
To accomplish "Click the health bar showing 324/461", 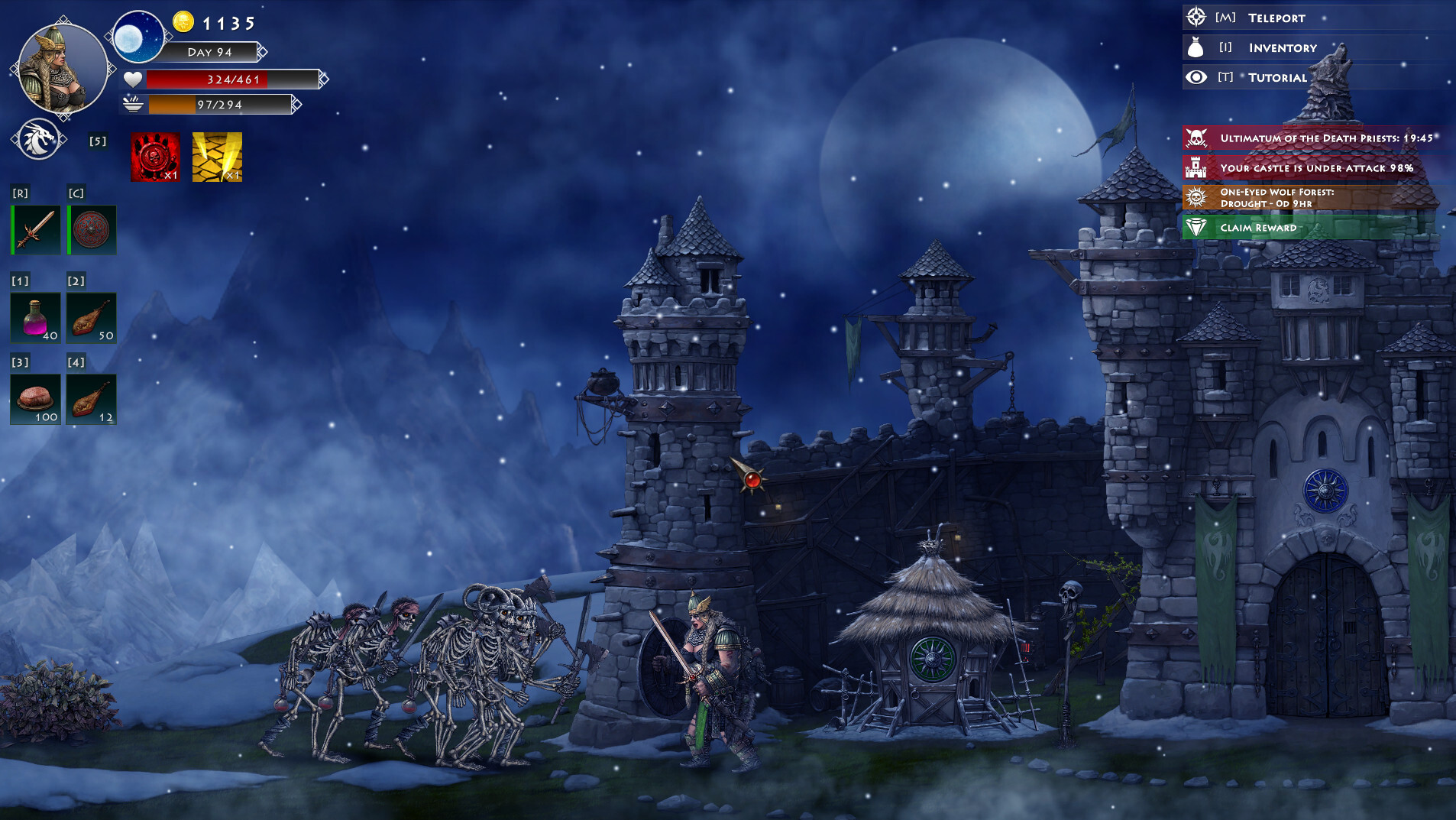I will [229, 79].
